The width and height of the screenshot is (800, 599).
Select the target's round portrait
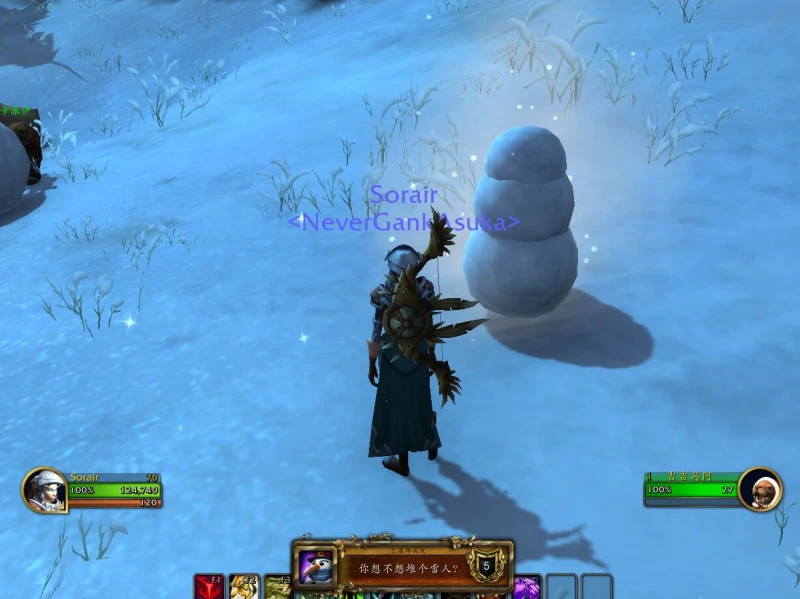point(761,488)
